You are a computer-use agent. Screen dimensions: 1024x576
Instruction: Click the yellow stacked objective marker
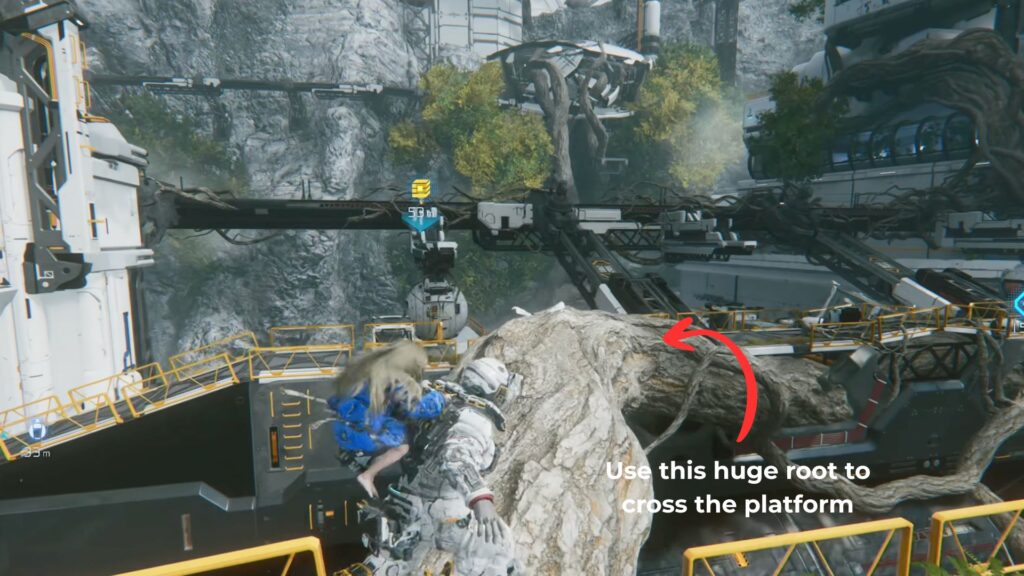(421, 189)
